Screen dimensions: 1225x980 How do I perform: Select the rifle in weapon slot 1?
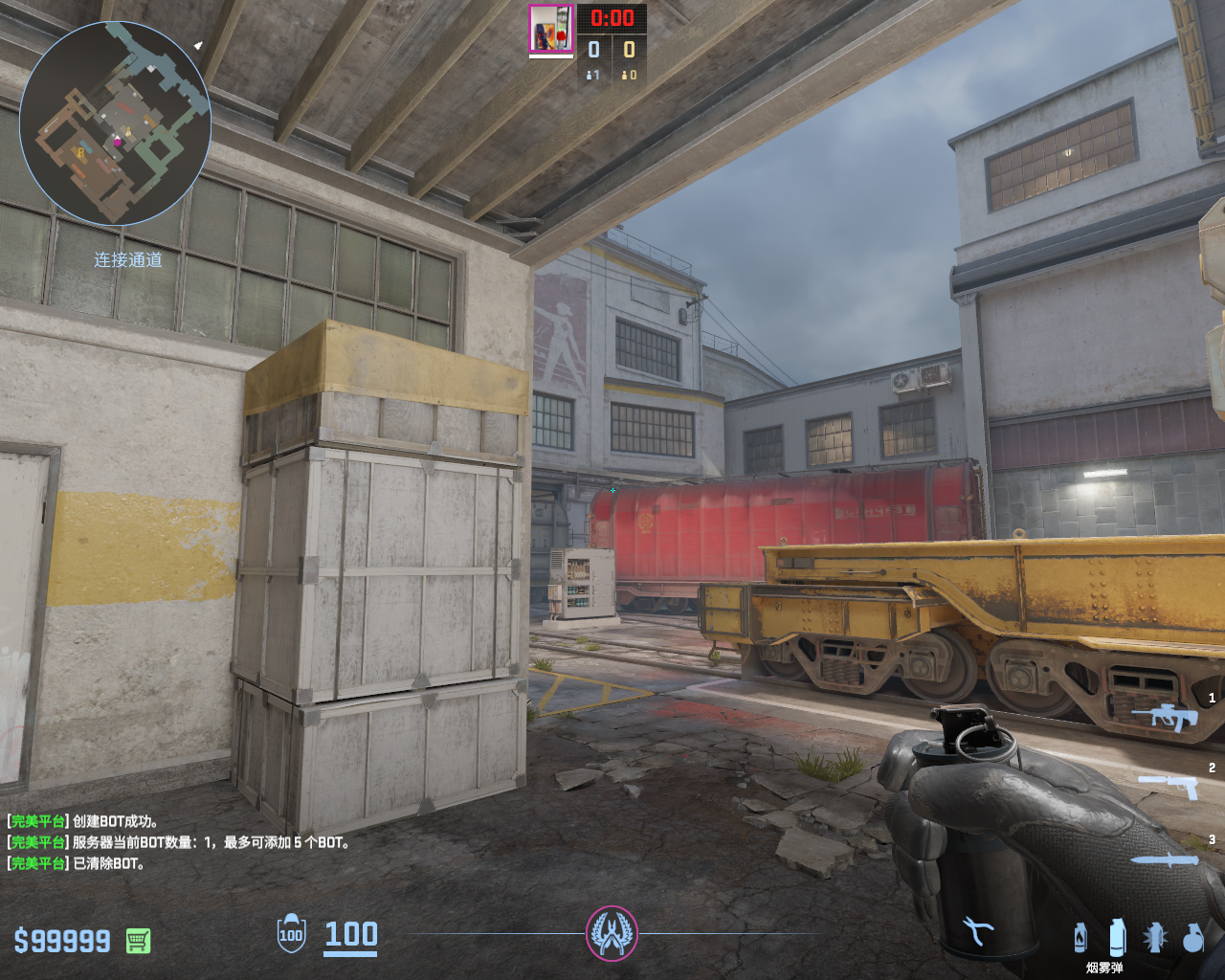point(1165,716)
